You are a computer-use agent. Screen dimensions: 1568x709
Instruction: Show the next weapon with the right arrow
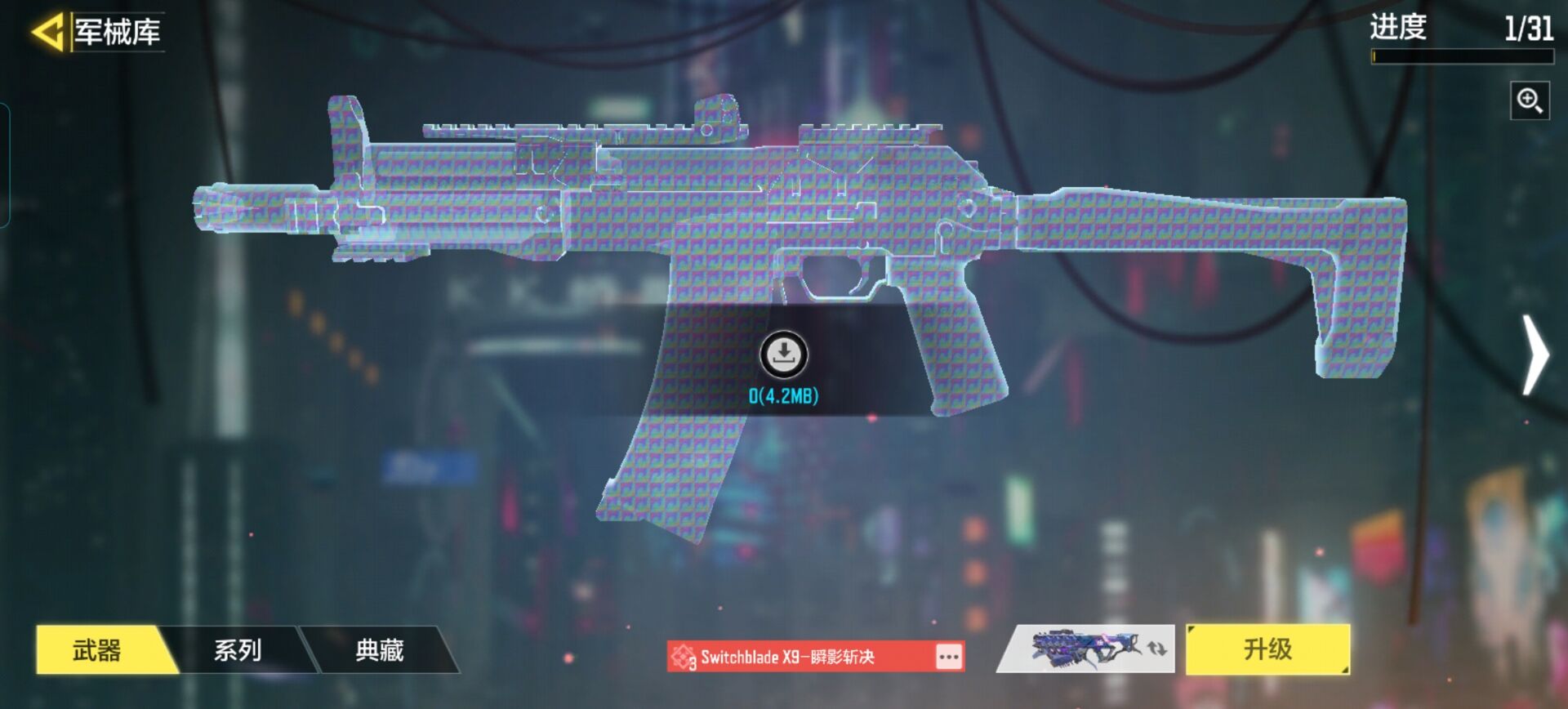(1535, 355)
